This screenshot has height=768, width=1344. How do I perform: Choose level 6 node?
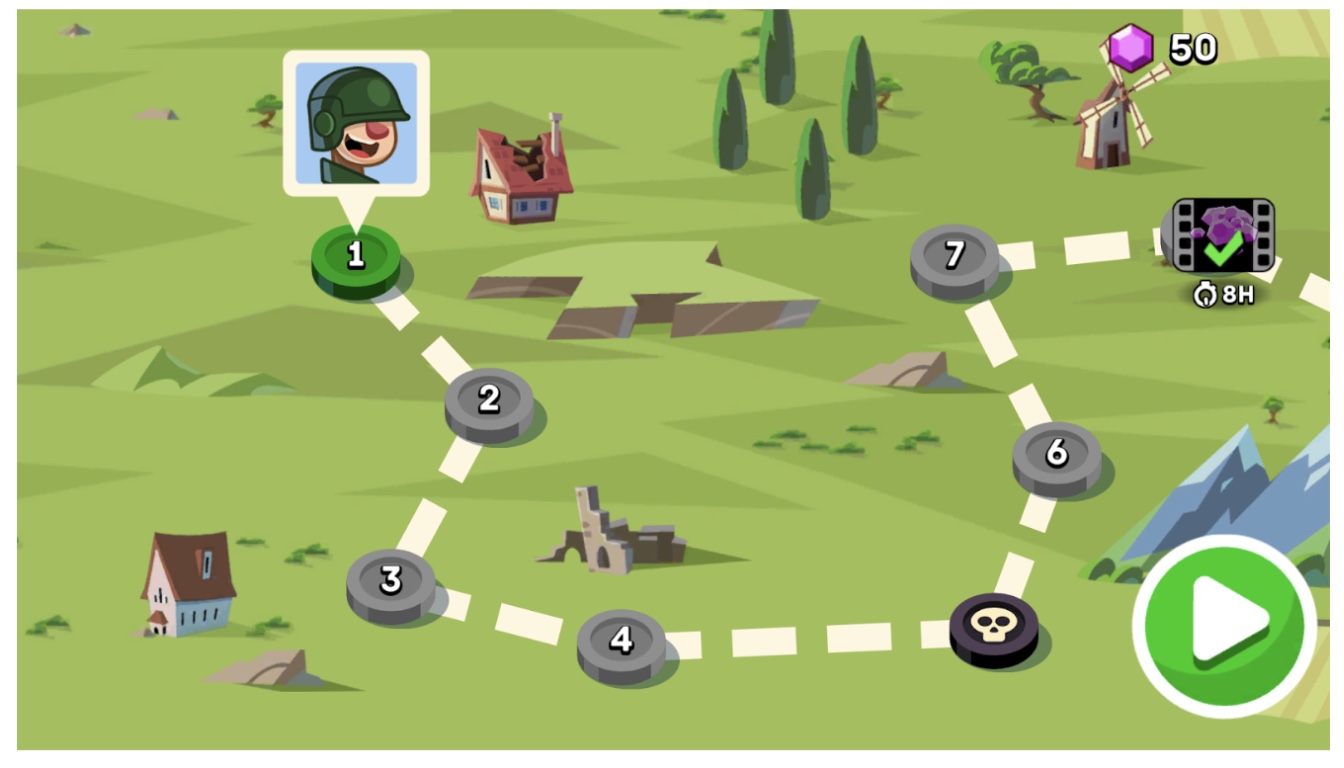click(x=1057, y=455)
